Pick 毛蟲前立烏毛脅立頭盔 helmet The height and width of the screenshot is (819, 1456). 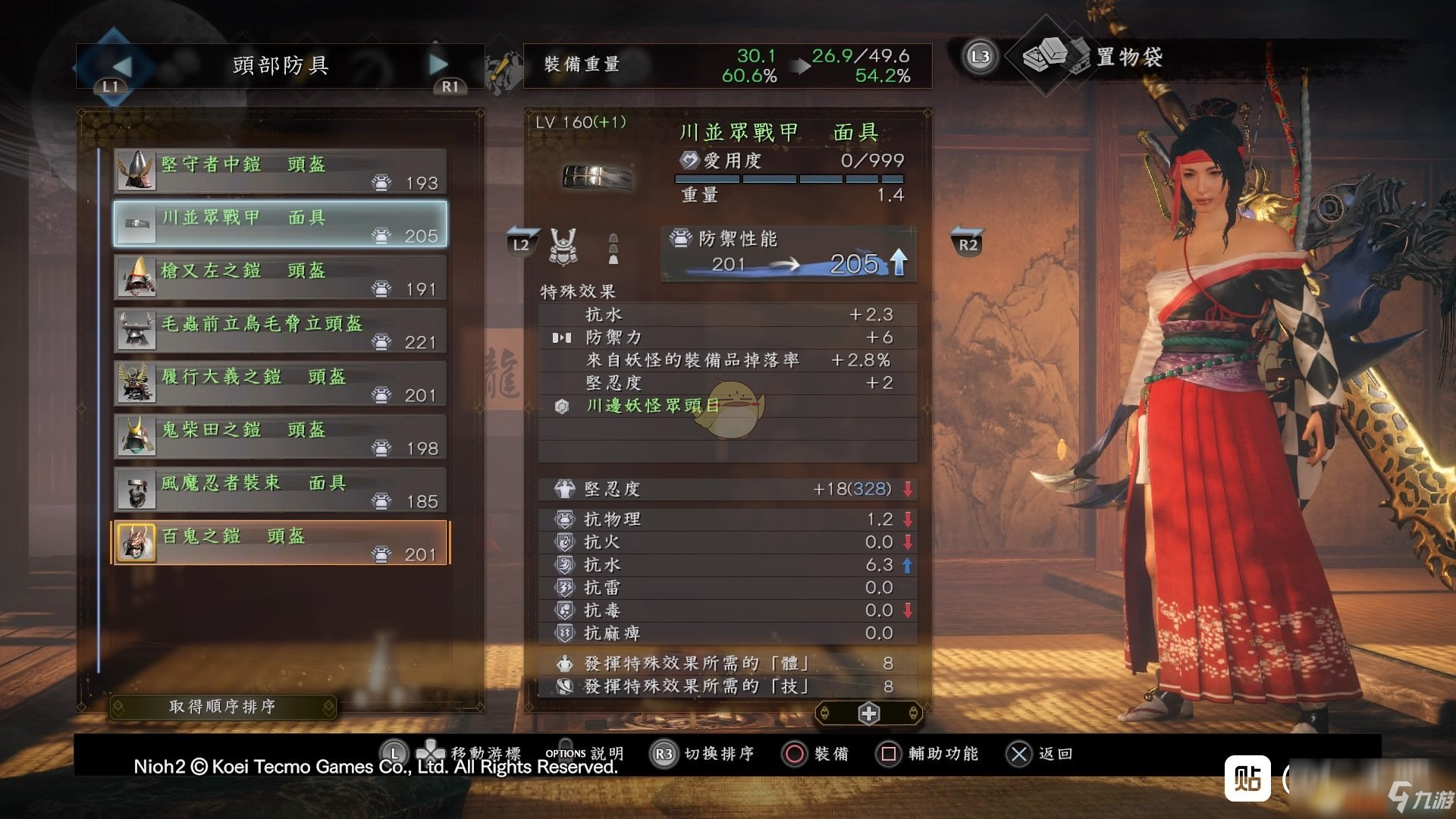pos(280,331)
